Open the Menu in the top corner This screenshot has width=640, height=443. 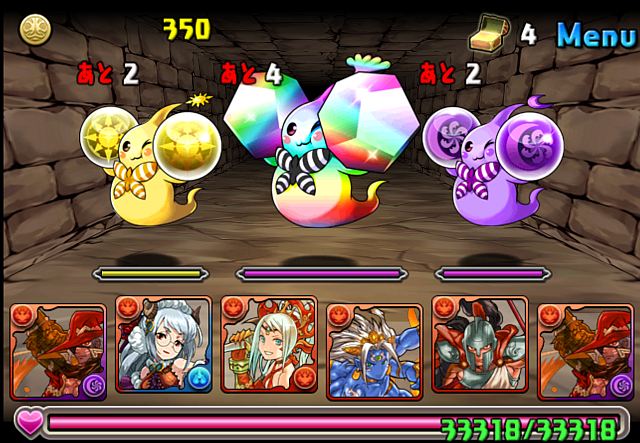[595, 36]
